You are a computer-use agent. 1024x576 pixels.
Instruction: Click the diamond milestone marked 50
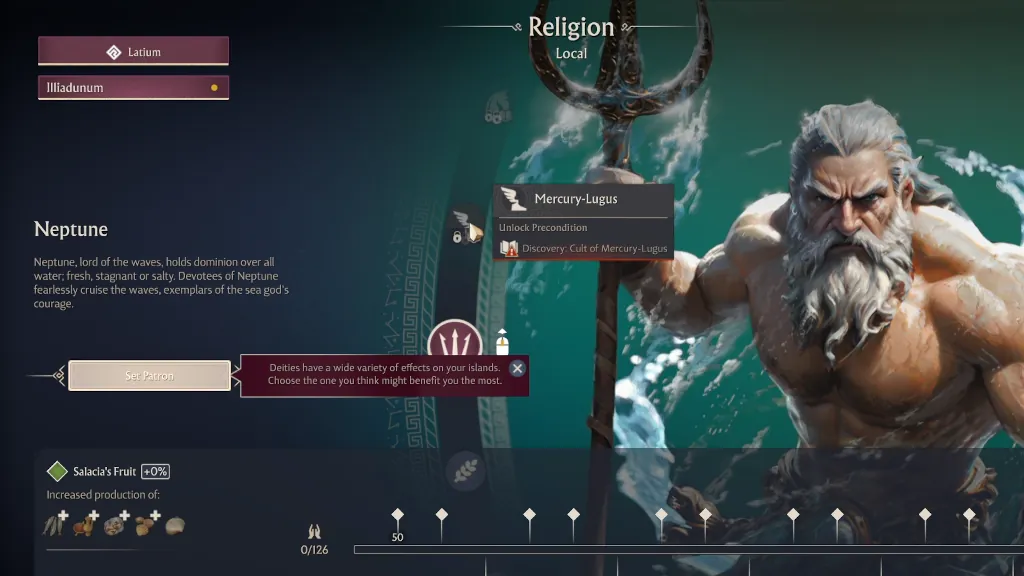[397, 516]
